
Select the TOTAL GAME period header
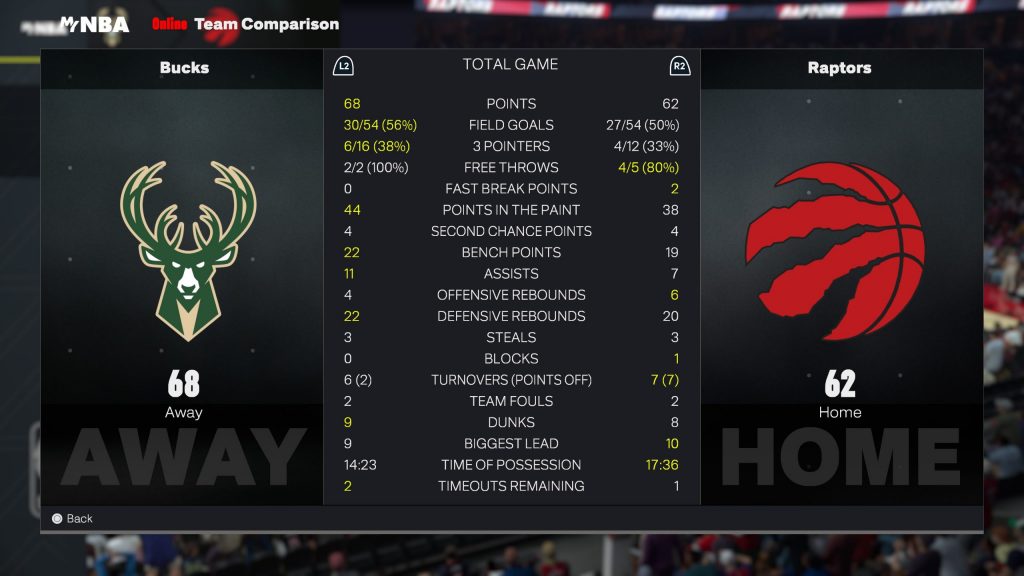point(510,65)
